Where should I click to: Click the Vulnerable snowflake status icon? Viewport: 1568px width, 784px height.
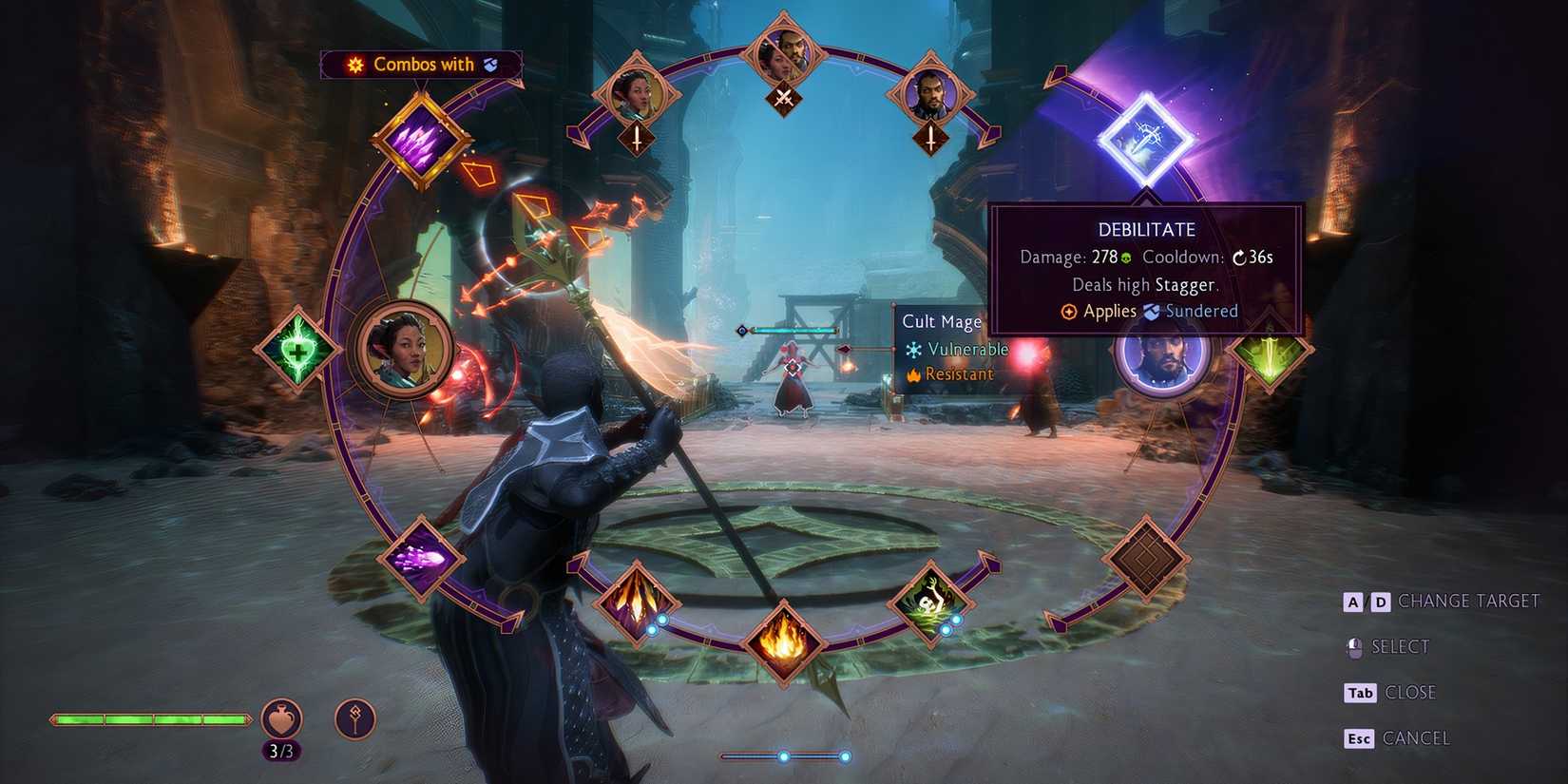(x=915, y=349)
